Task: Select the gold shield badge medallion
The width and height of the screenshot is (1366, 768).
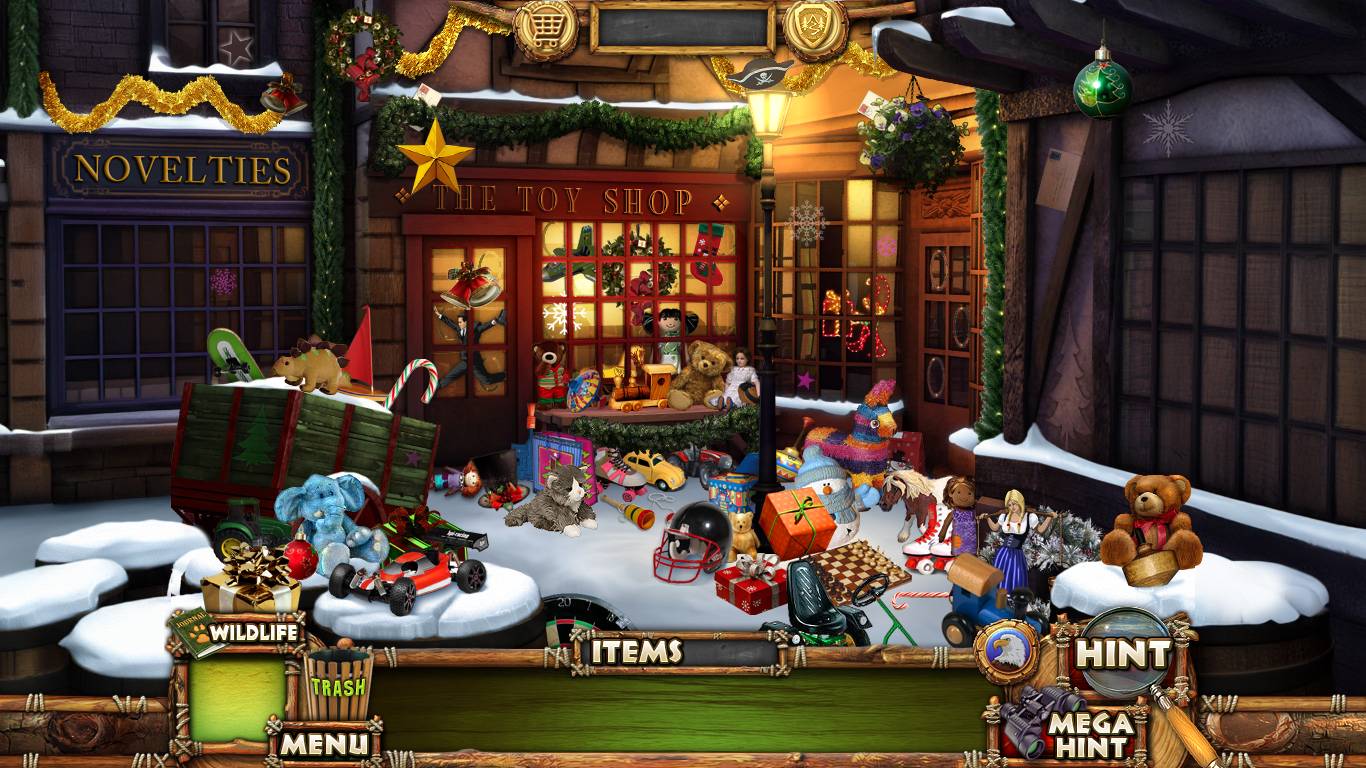Action: coord(816,26)
